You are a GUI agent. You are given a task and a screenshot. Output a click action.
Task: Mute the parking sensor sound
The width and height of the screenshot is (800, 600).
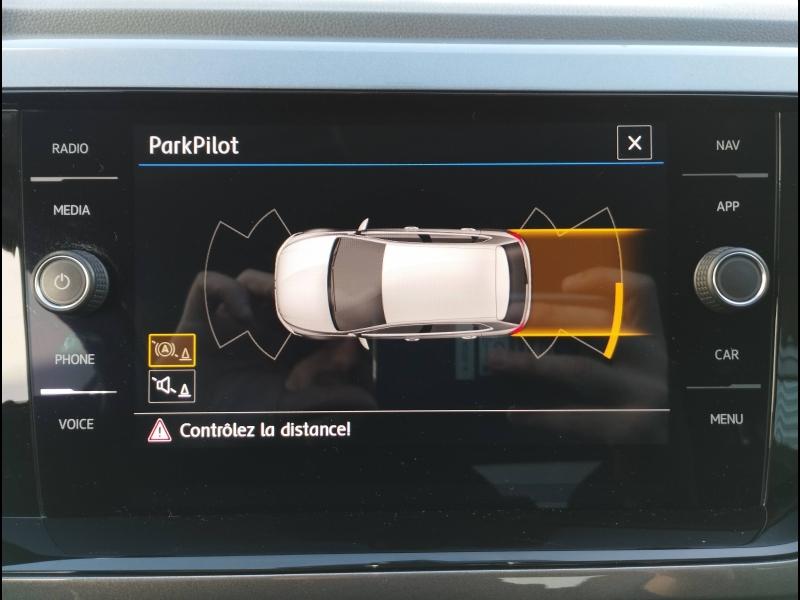(x=171, y=386)
